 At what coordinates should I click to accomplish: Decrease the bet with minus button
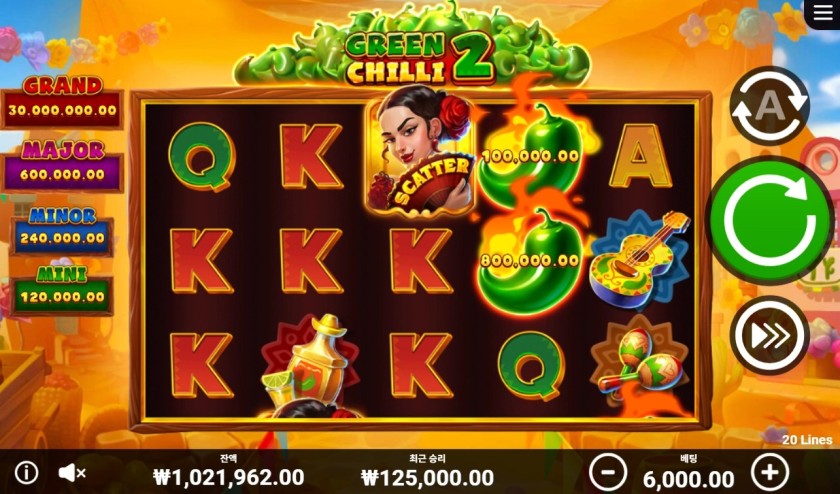pyautogui.click(x=607, y=471)
